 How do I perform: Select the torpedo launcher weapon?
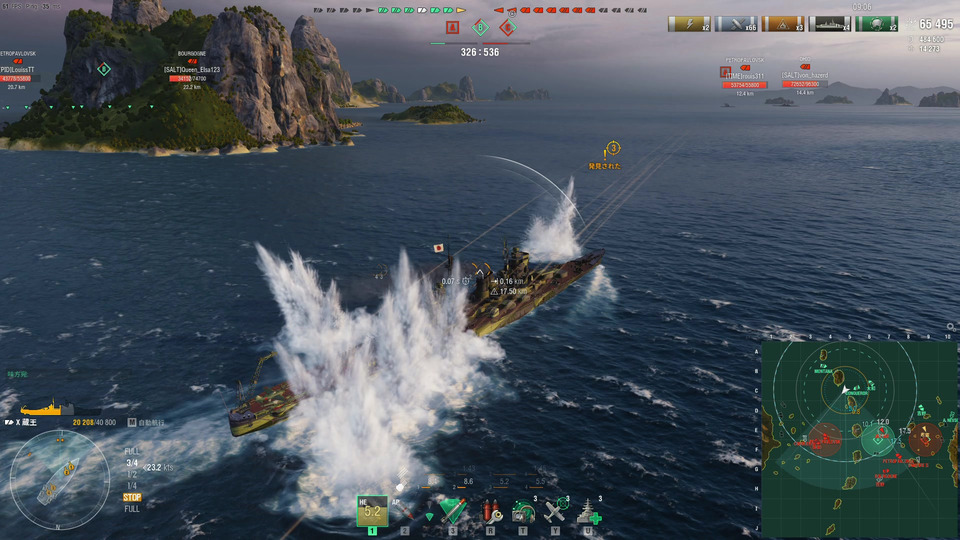452,511
